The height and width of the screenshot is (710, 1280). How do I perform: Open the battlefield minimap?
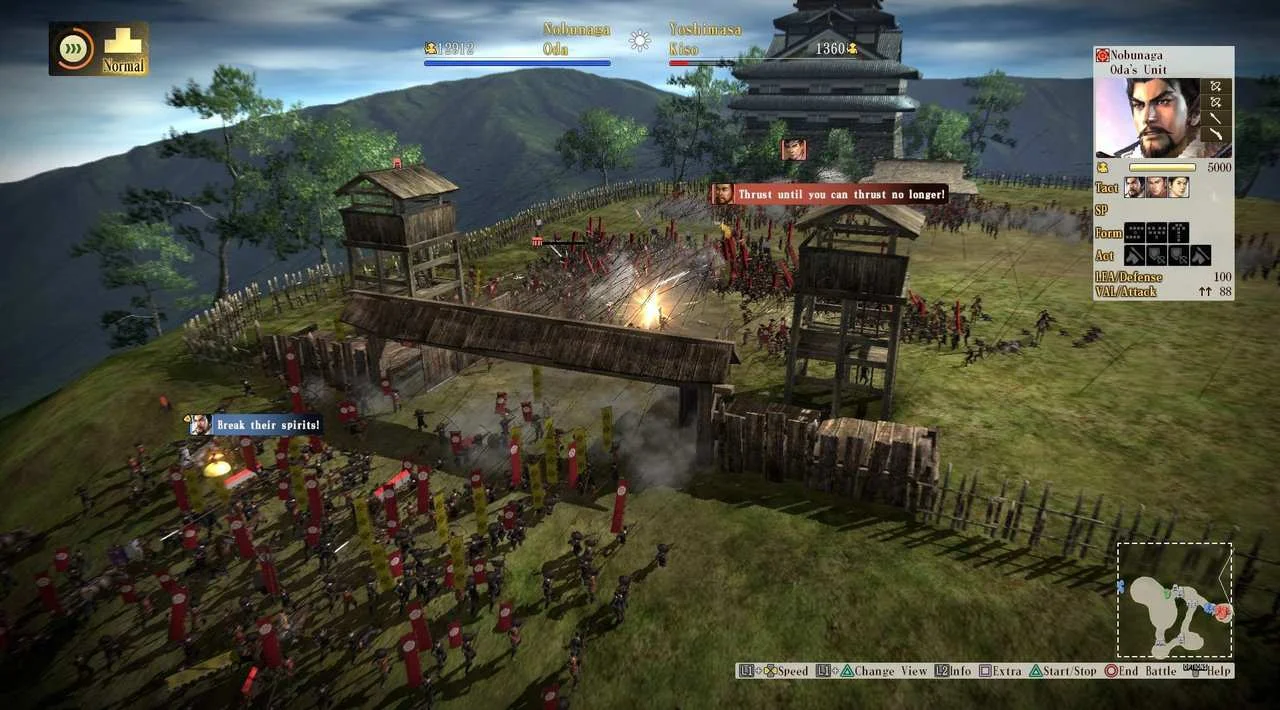[1174, 600]
